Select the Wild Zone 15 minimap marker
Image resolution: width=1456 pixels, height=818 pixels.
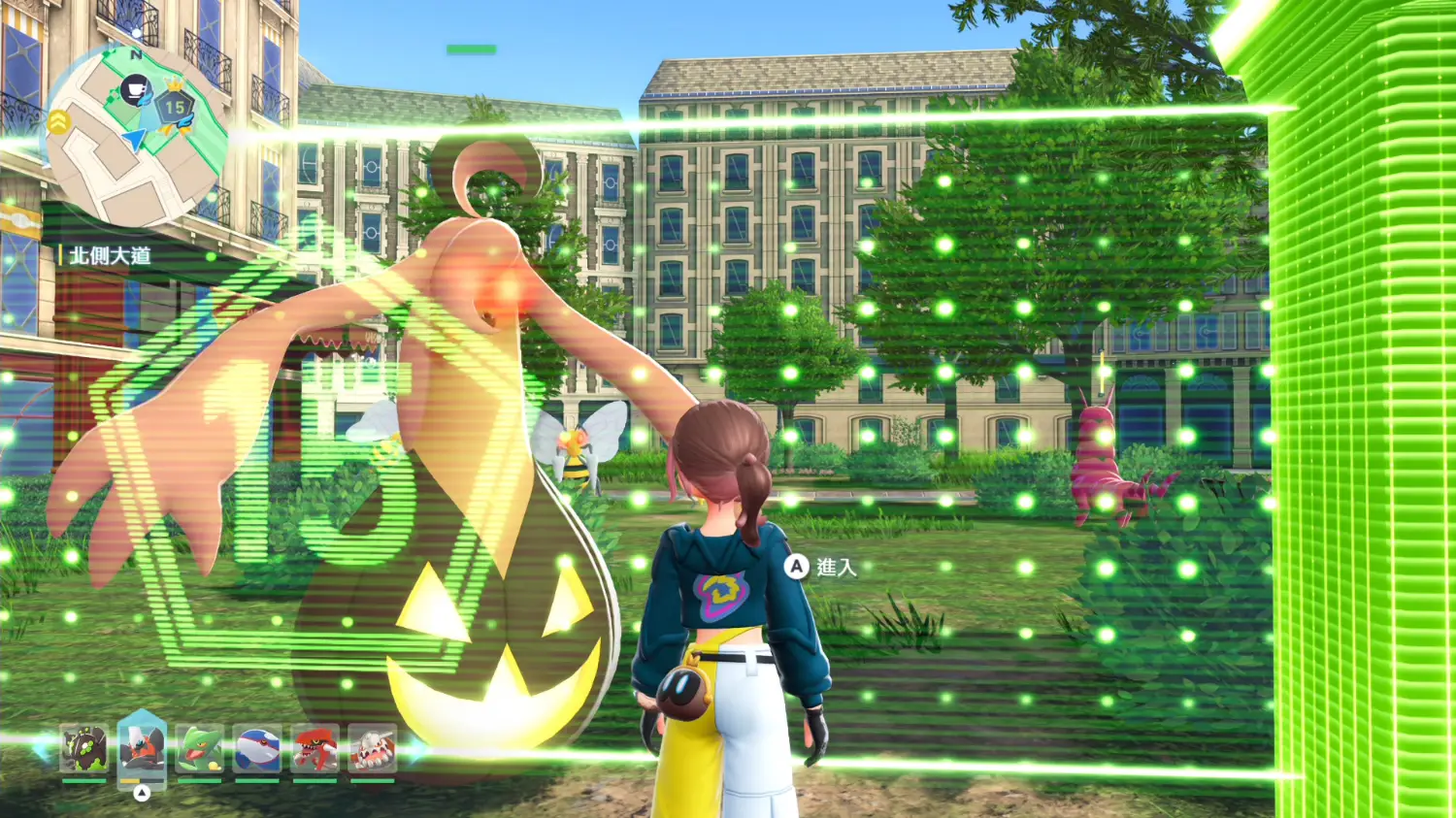(x=175, y=107)
